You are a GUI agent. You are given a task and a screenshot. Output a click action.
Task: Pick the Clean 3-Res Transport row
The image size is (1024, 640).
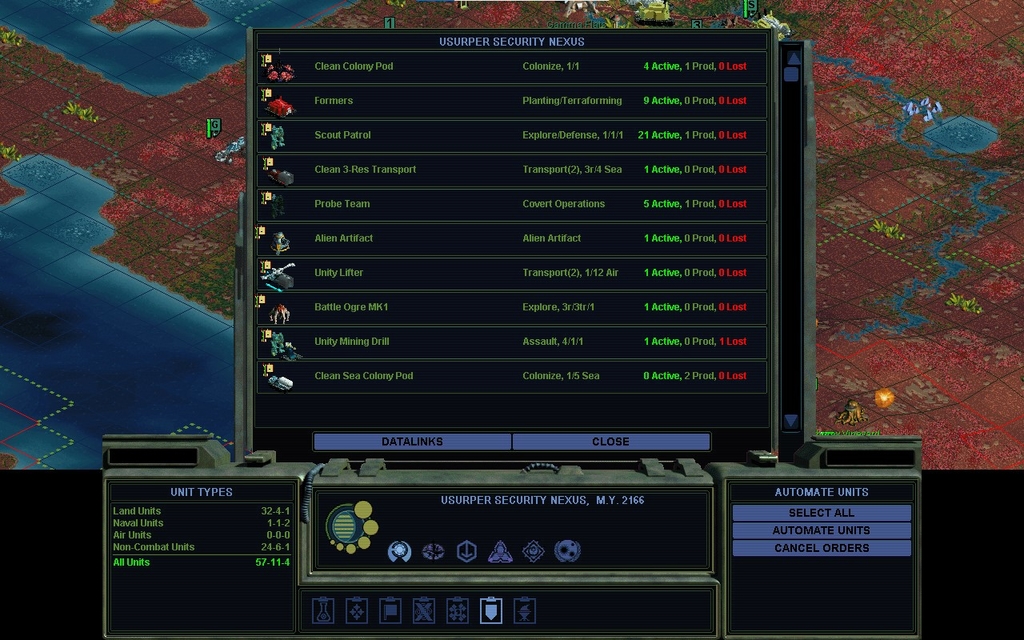point(512,170)
